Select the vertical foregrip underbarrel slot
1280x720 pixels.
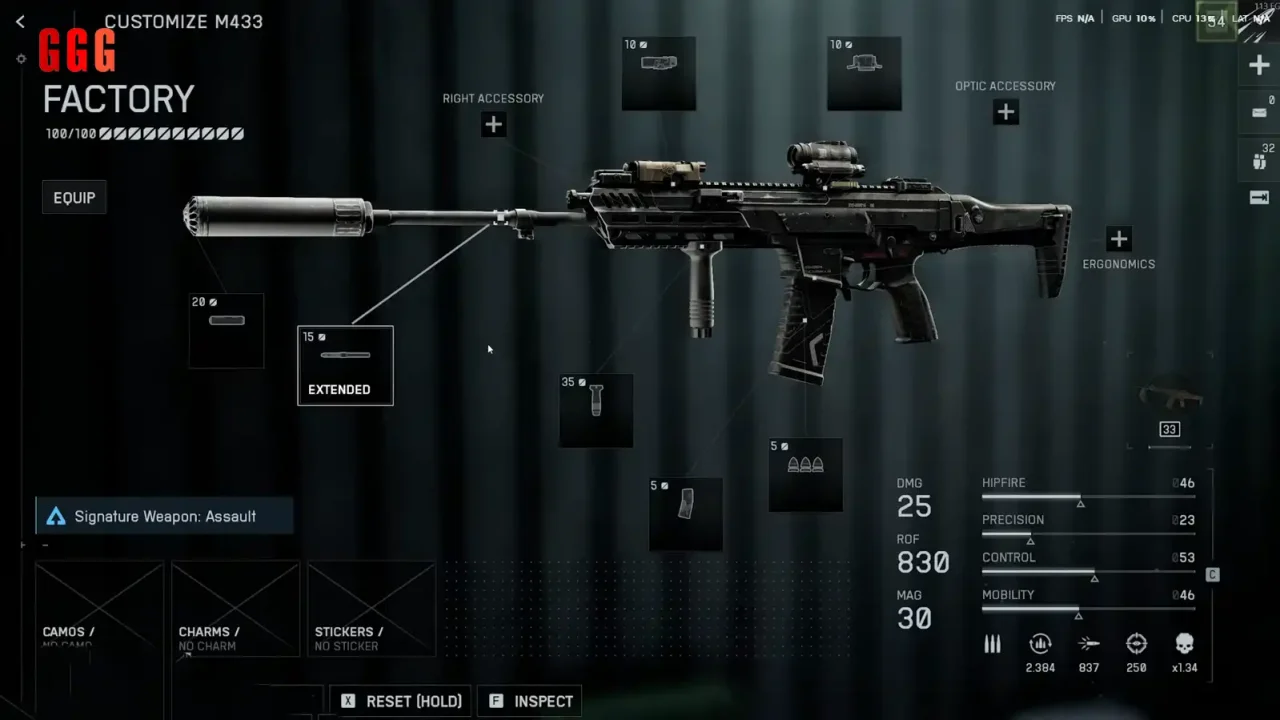[596, 410]
